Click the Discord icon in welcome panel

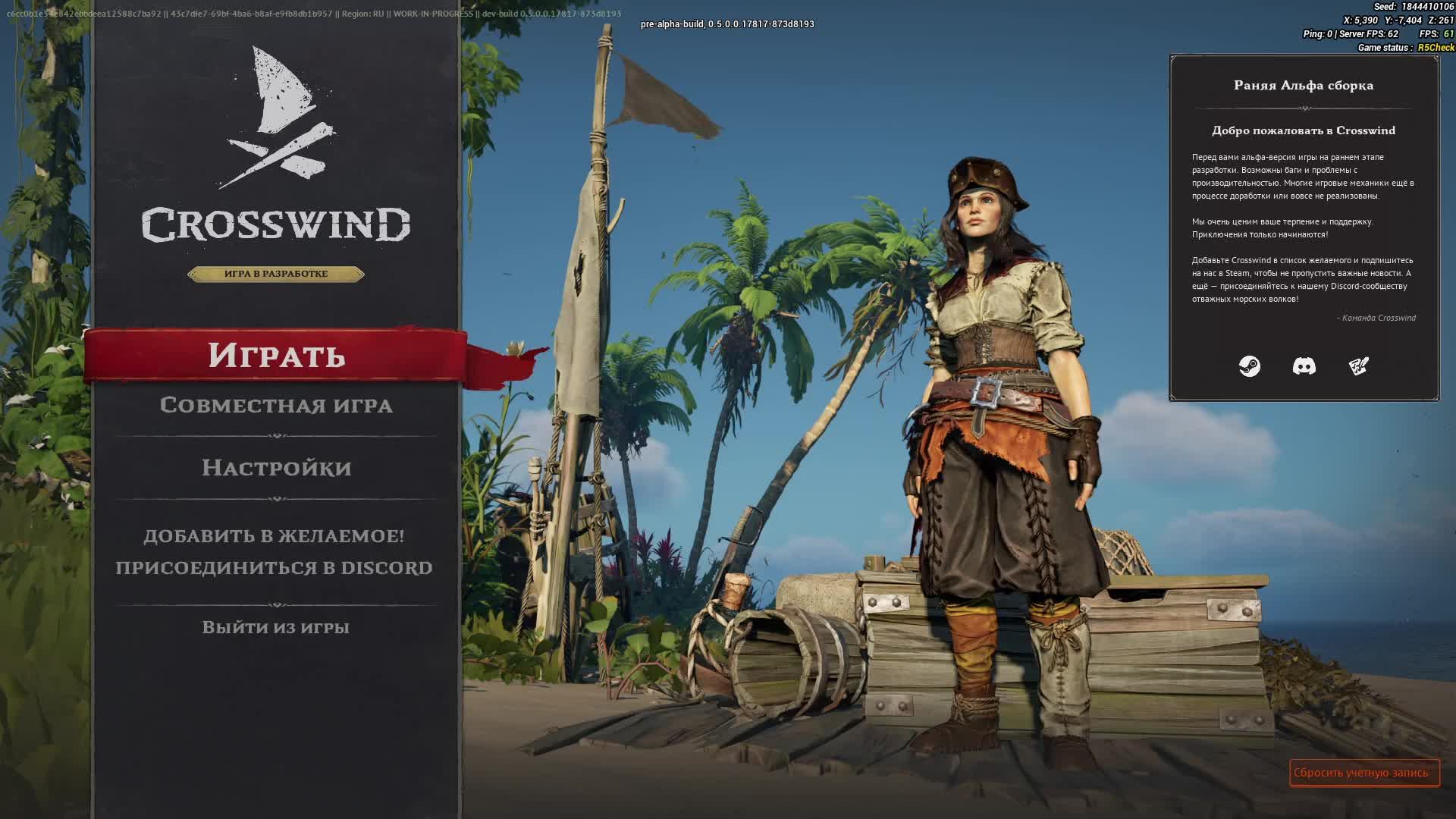pyautogui.click(x=1304, y=366)
